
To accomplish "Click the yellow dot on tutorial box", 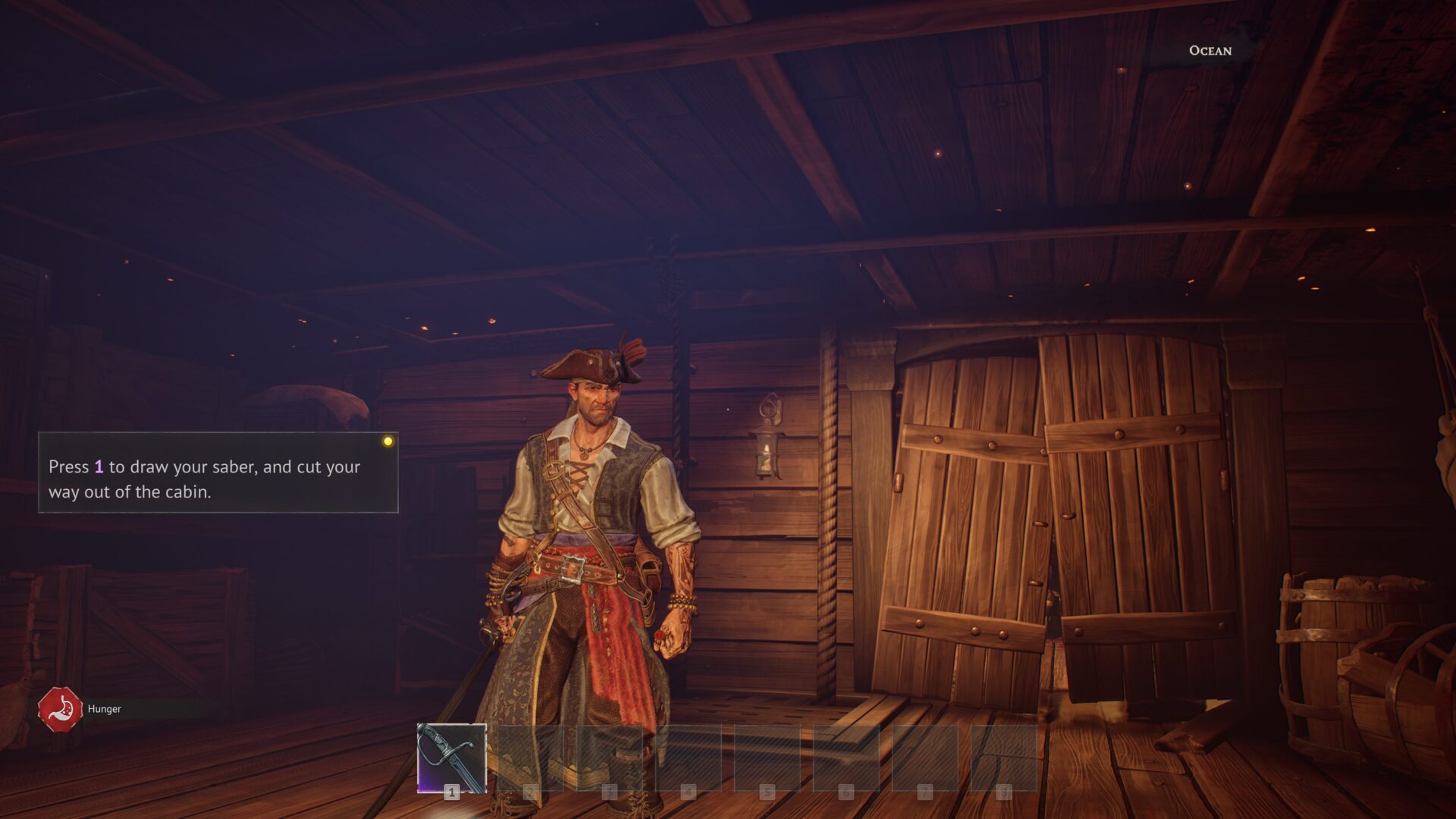I will 388,441.
